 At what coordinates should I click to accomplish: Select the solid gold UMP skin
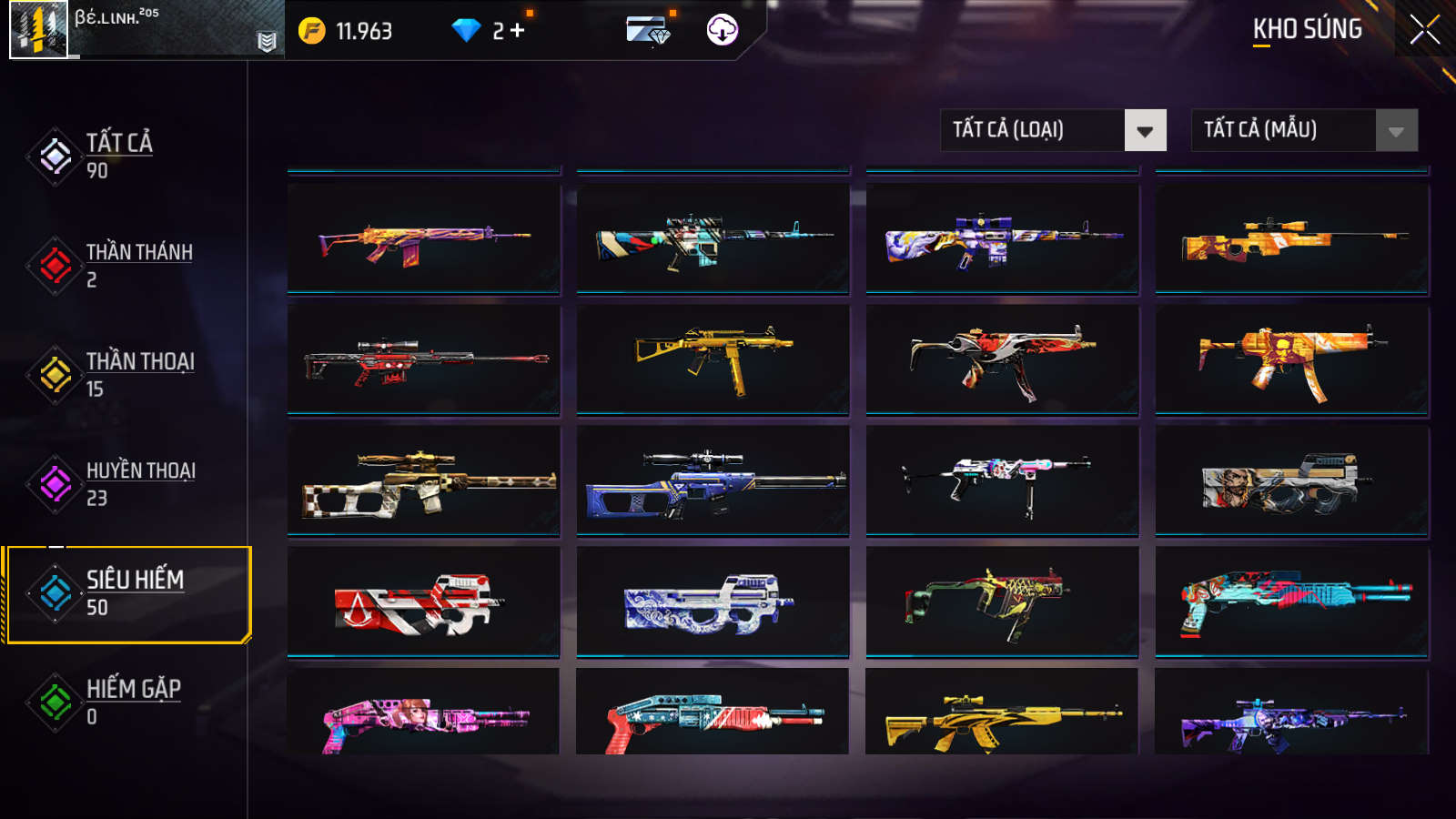(713, 359)
